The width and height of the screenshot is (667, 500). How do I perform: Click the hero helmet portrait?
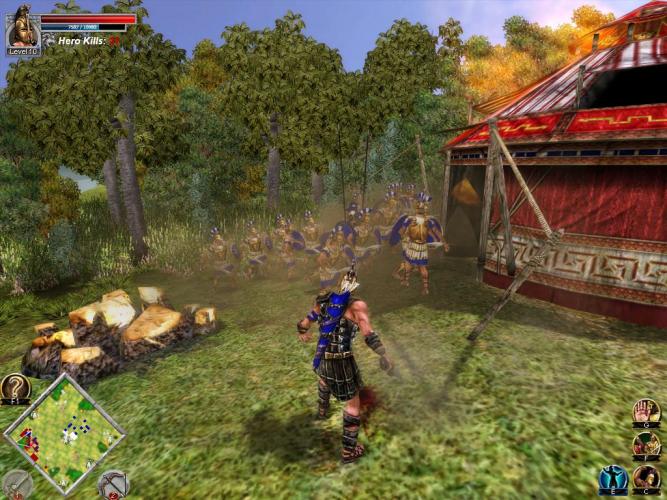[x=22, y=28]
